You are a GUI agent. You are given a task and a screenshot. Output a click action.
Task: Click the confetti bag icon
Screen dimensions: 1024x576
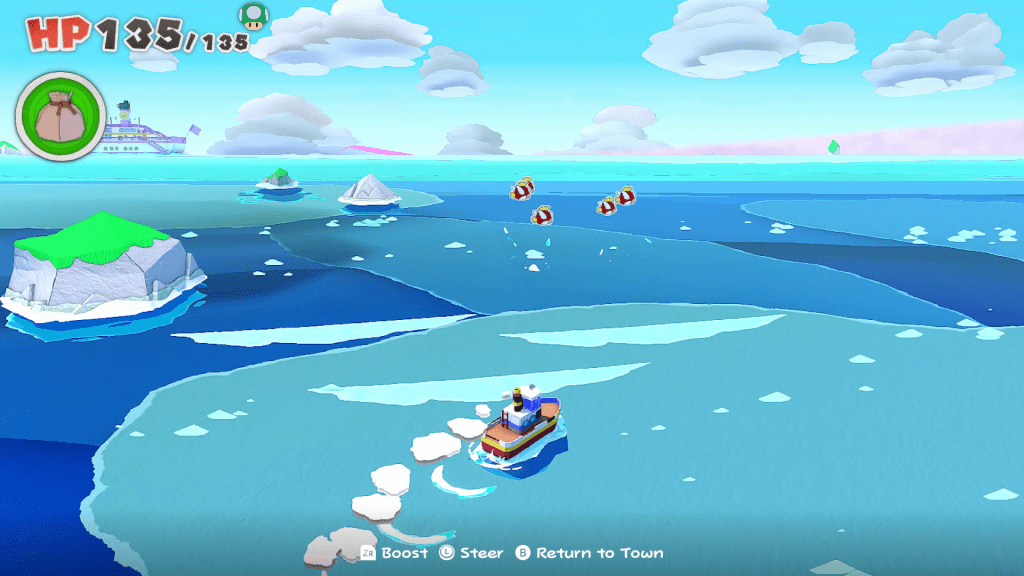[x=59, y=115]
